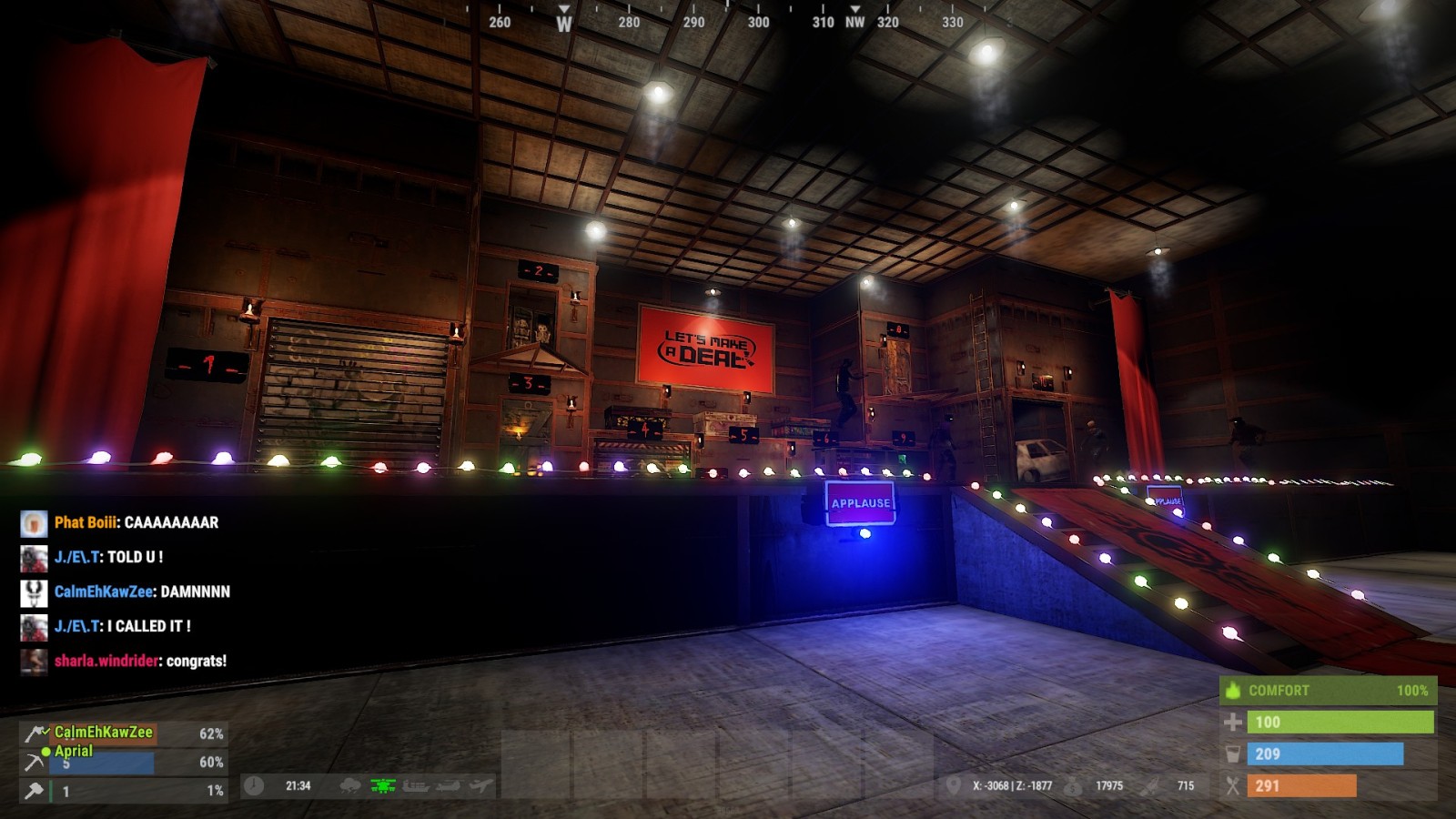Image resolution: width=1456 pixels, height=819 pixels.
Task: Click the map pin coordinates icon
Action: coord(953,785)
